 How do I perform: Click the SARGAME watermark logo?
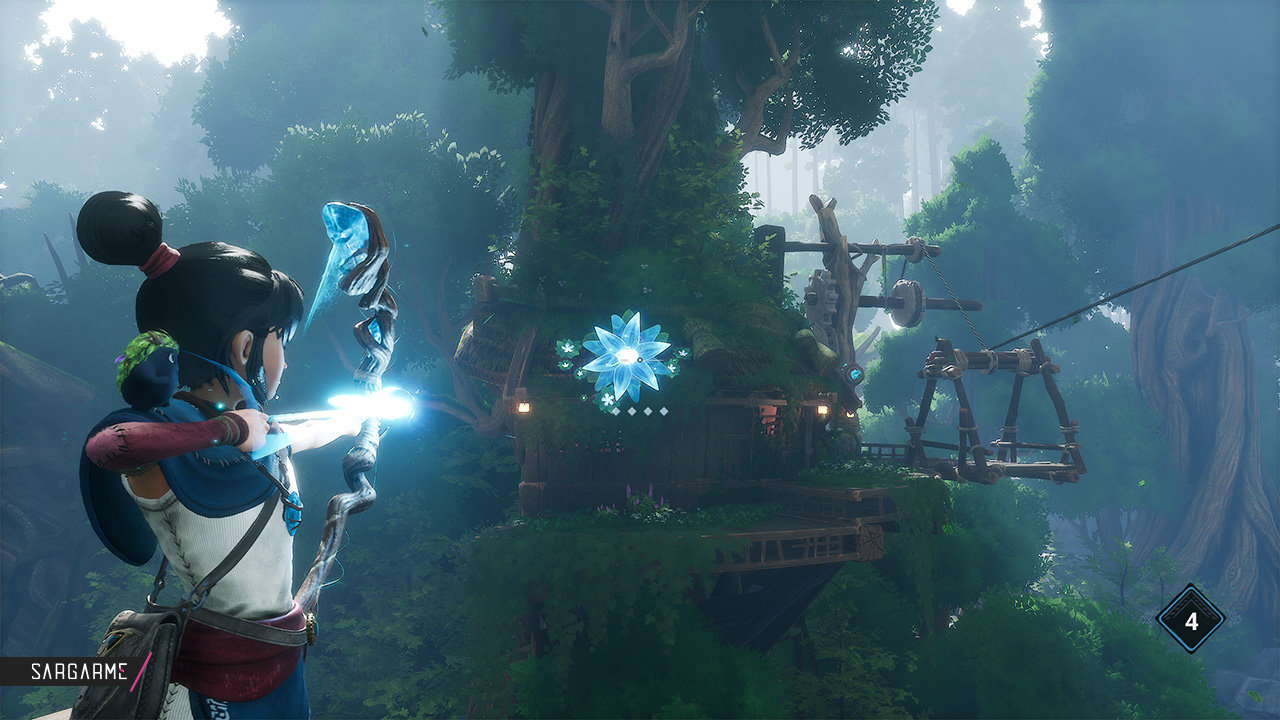(x=78, y=672)
